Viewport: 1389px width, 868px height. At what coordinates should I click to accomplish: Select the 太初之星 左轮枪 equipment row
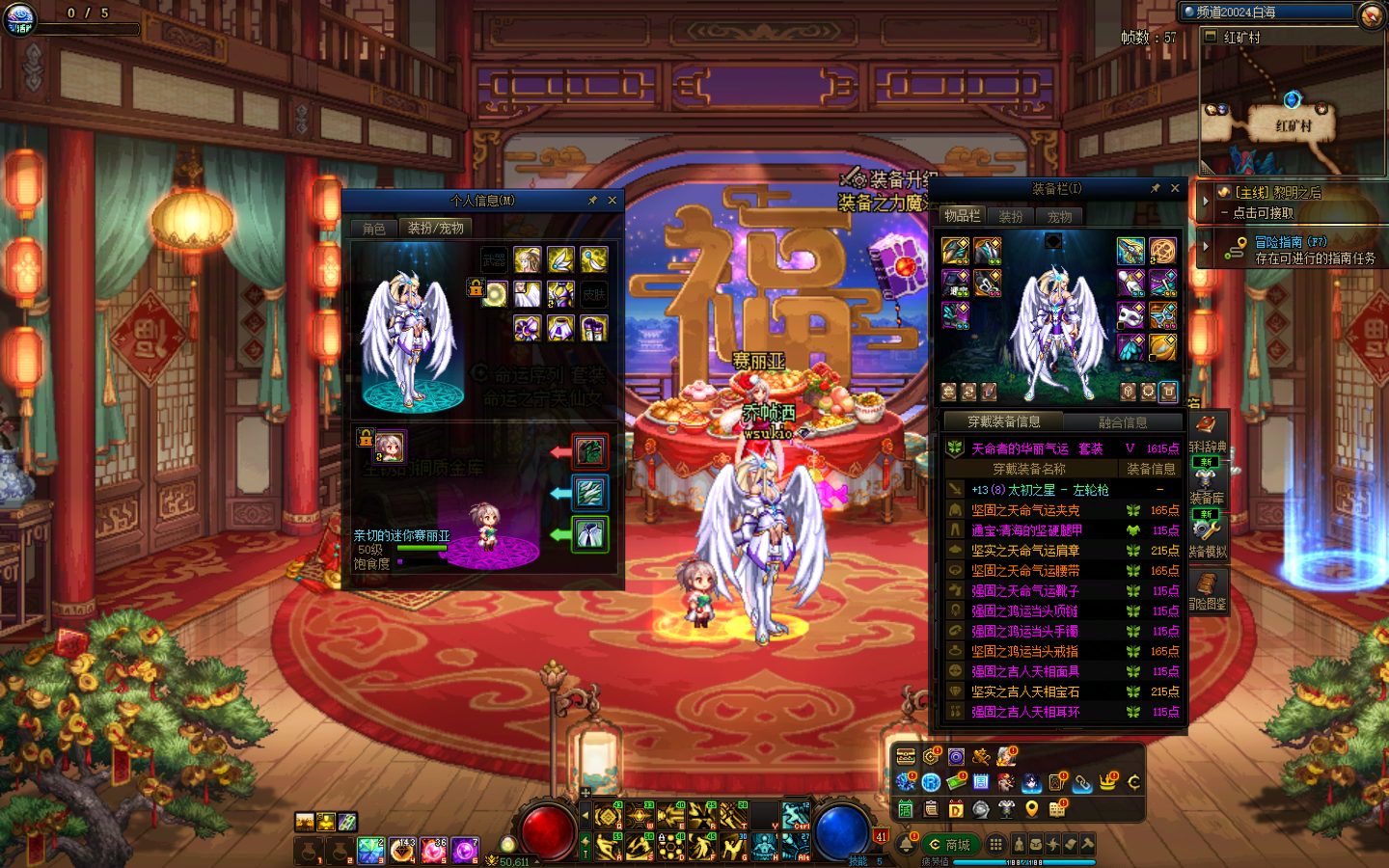coord(1061,490)
